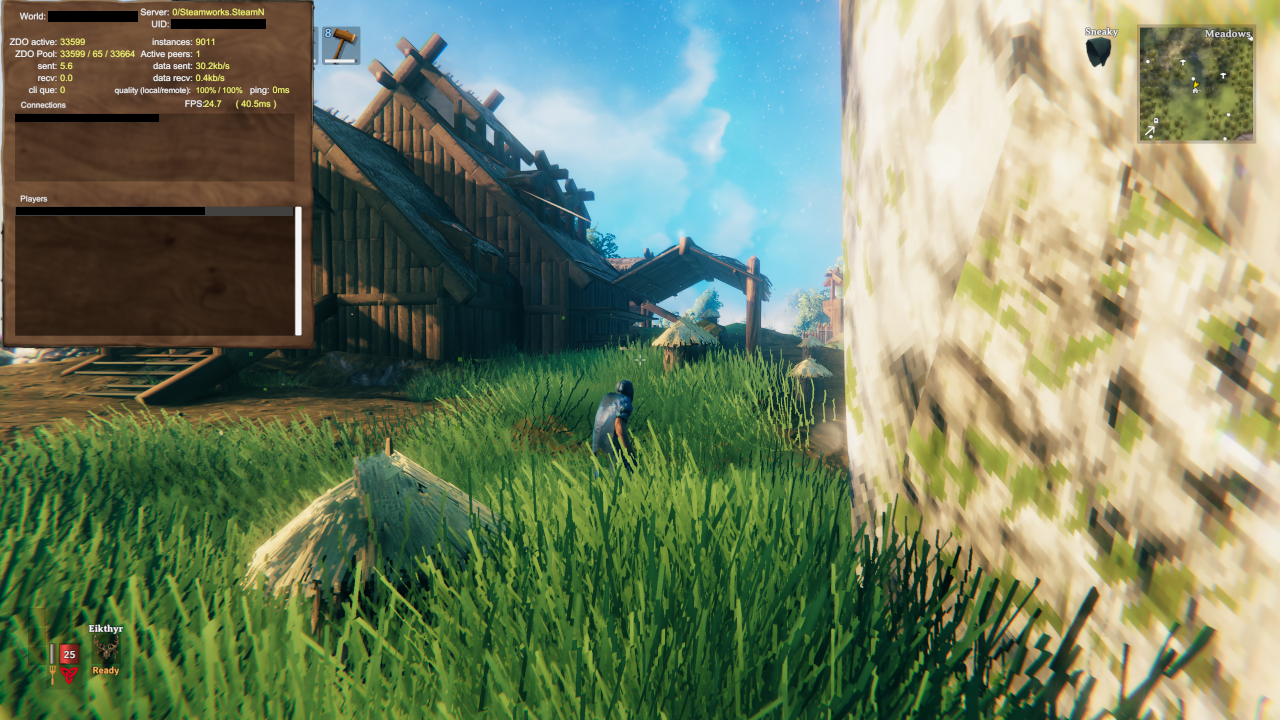Click the red triquetra icon below the health value
The height and width of the screenshot is (720, 1280).
70,675
